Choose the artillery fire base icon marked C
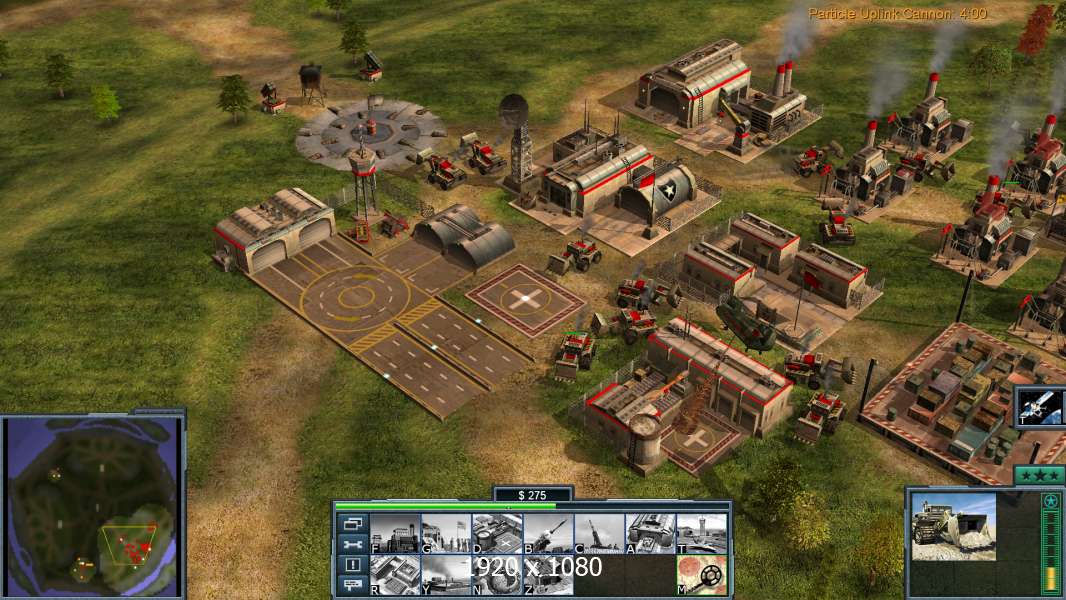 599,533
